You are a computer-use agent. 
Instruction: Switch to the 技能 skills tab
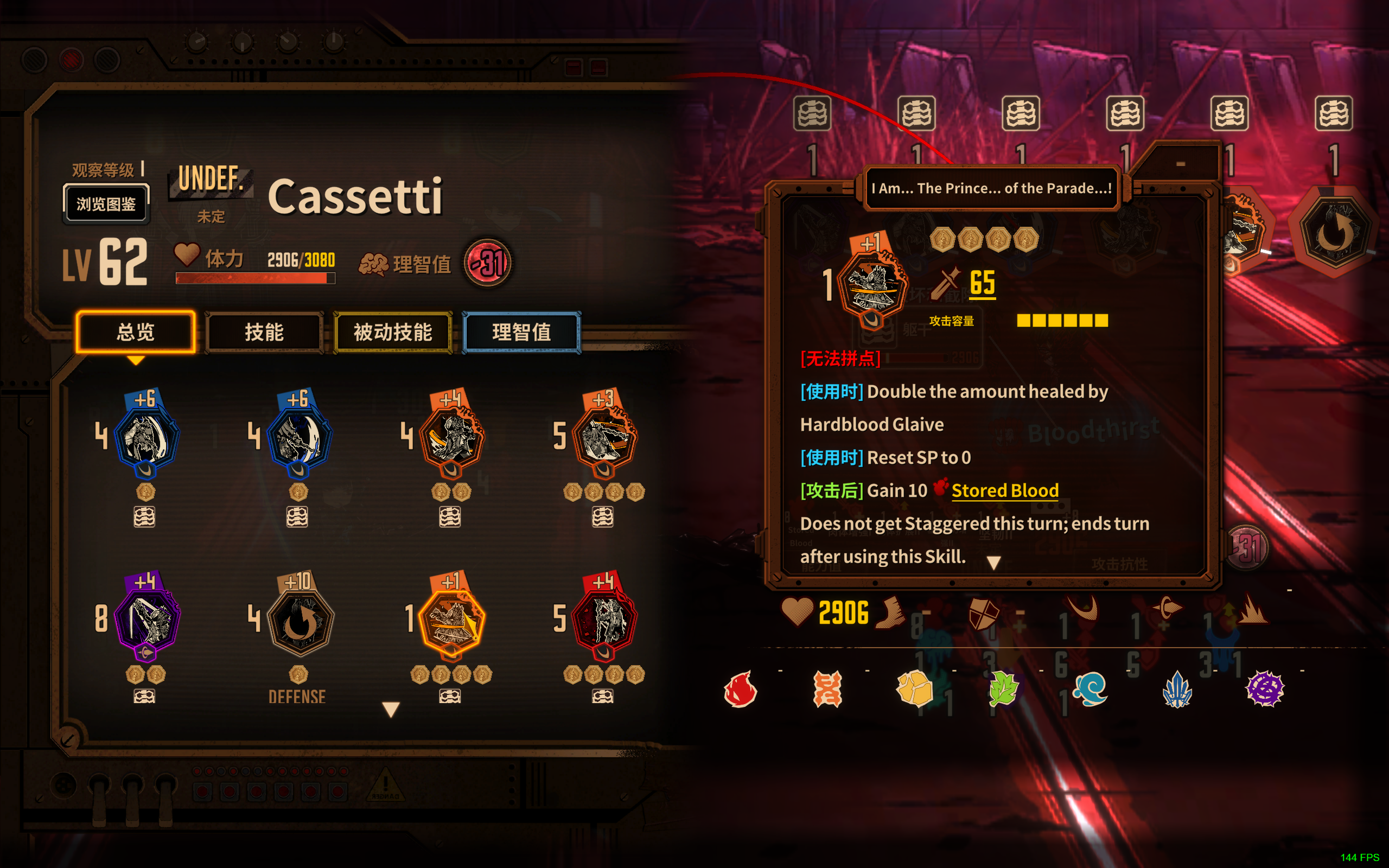264,332
